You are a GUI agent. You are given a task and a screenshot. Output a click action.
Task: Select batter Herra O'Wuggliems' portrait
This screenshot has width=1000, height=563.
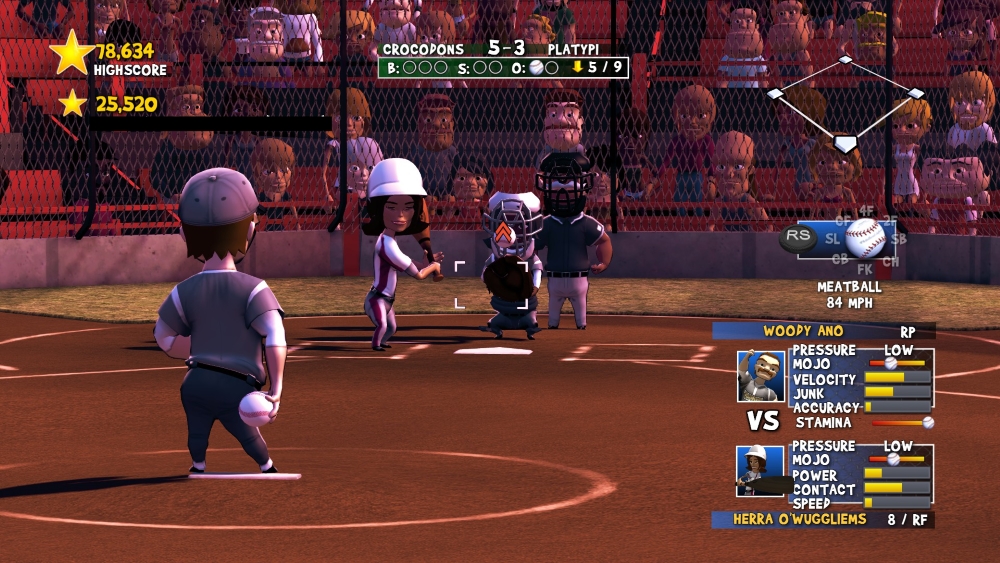point(757,472)
